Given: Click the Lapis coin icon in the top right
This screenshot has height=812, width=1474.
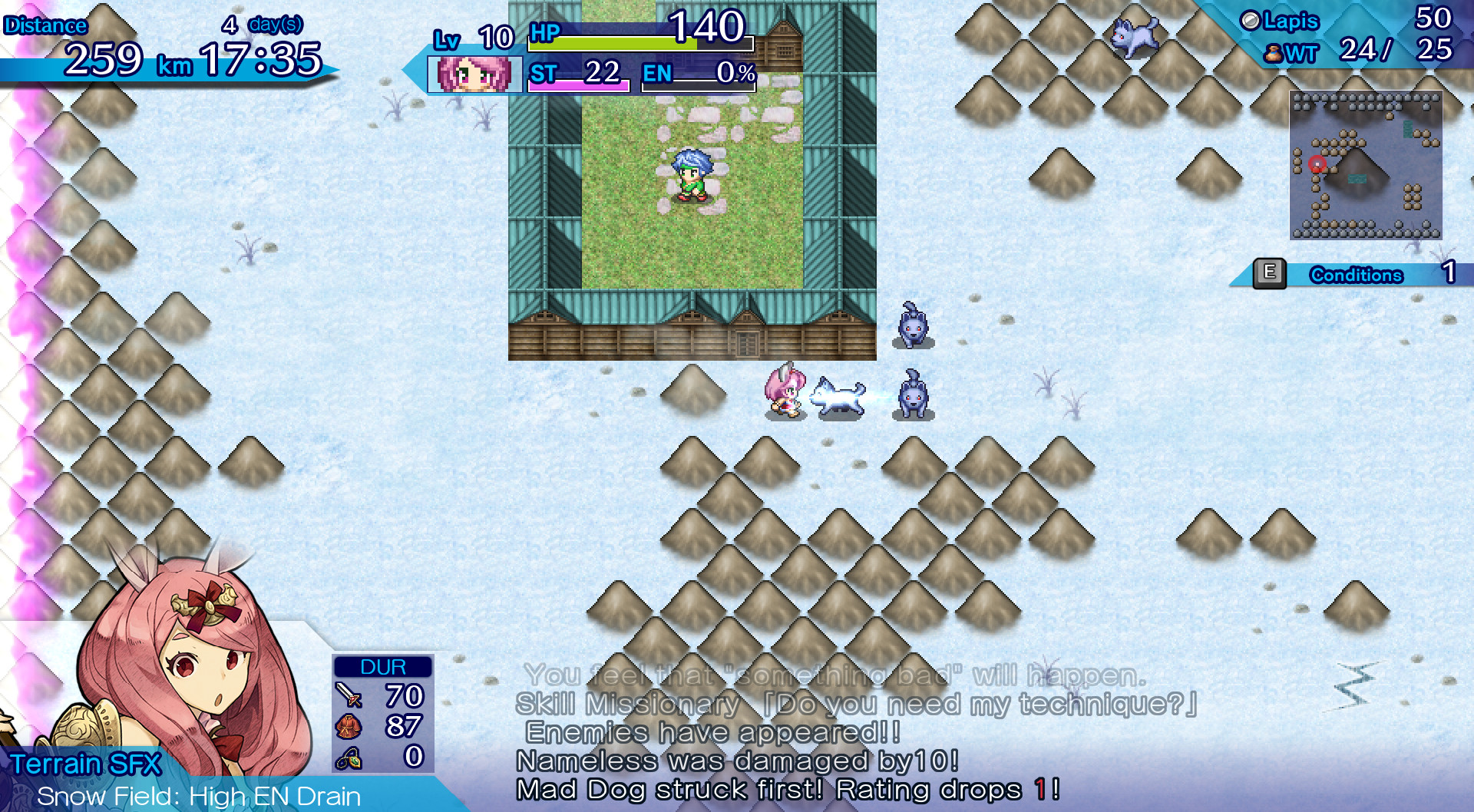Looking at the screenshot, I should tap(1252, 19).
